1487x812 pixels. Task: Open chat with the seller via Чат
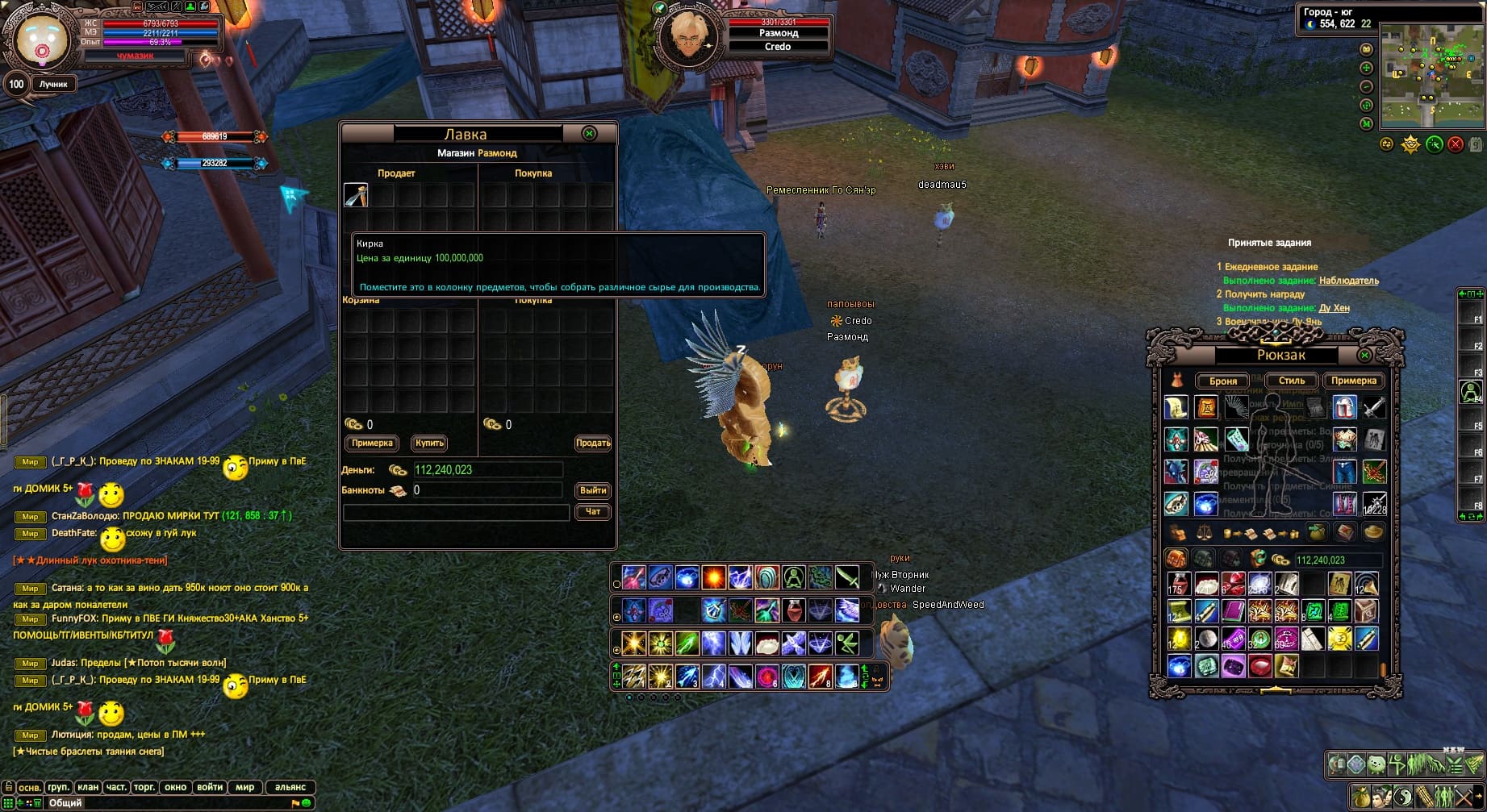click(x=593, y=511)
